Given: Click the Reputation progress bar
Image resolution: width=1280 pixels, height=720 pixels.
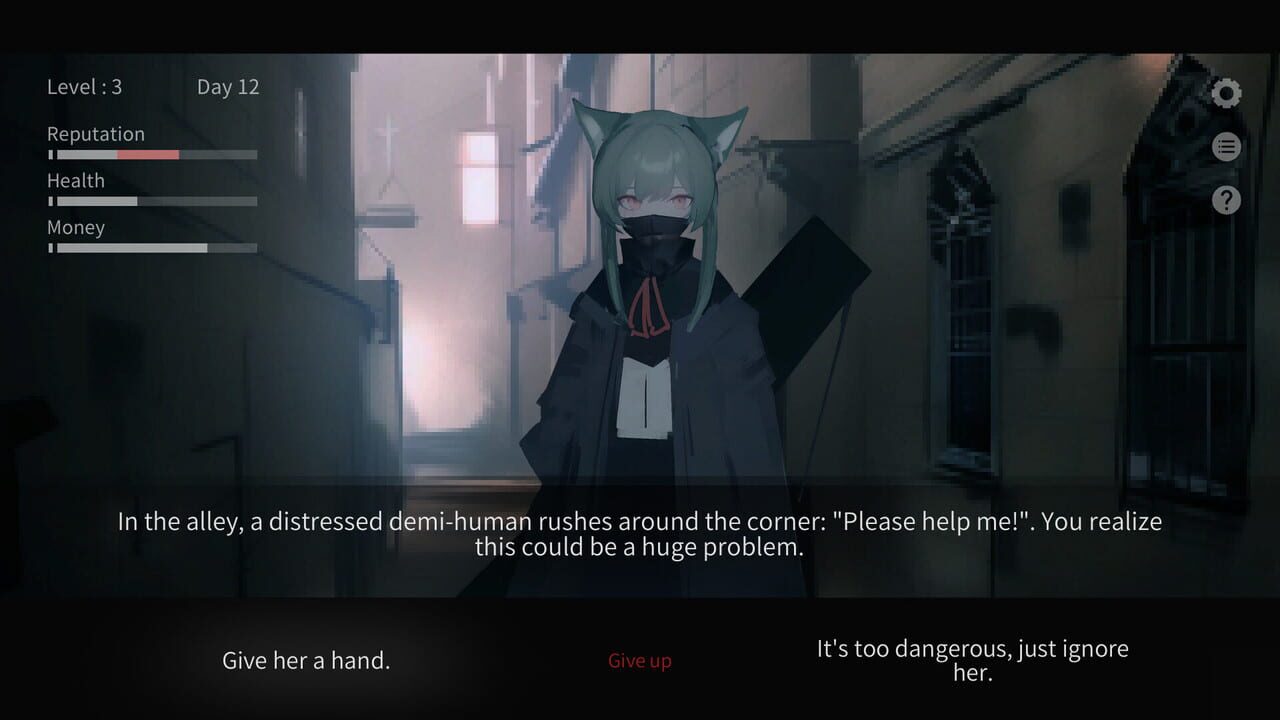Looking at the screenshot, I should click(152, 154).
